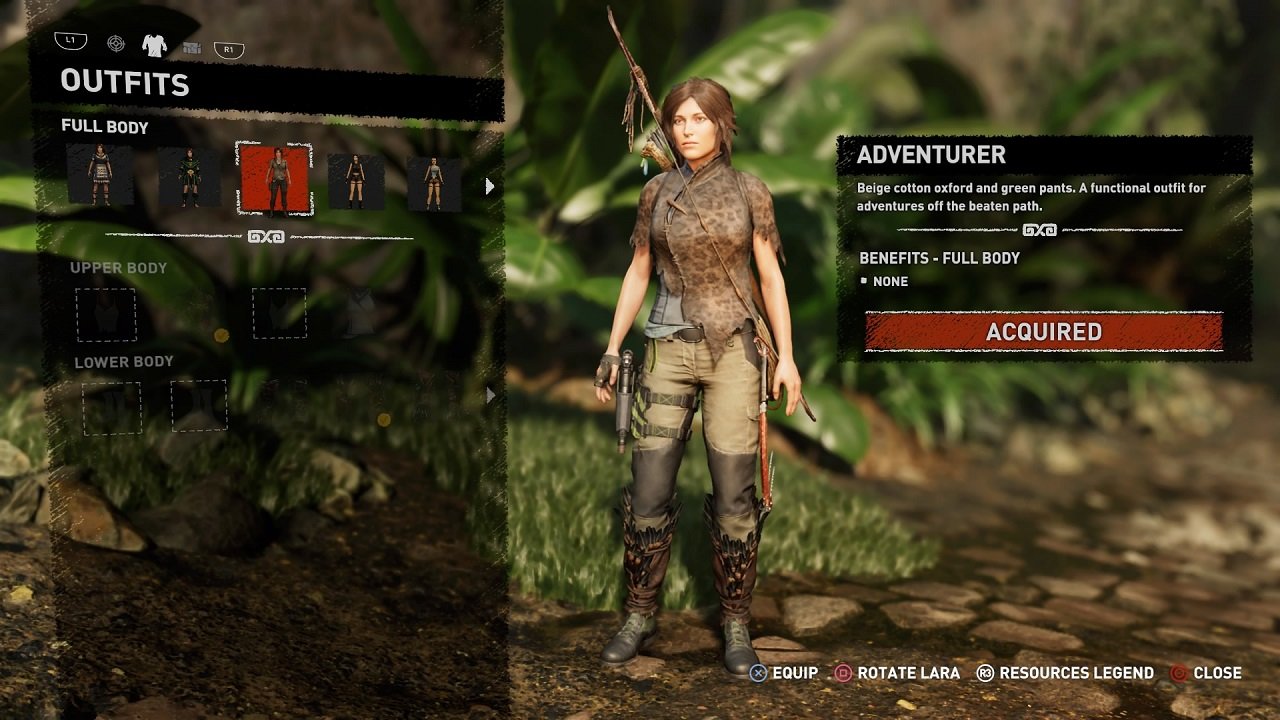The image size is (1280, 720).
Task: Choose the Rotate Lara option
Action: click(897, 673)
